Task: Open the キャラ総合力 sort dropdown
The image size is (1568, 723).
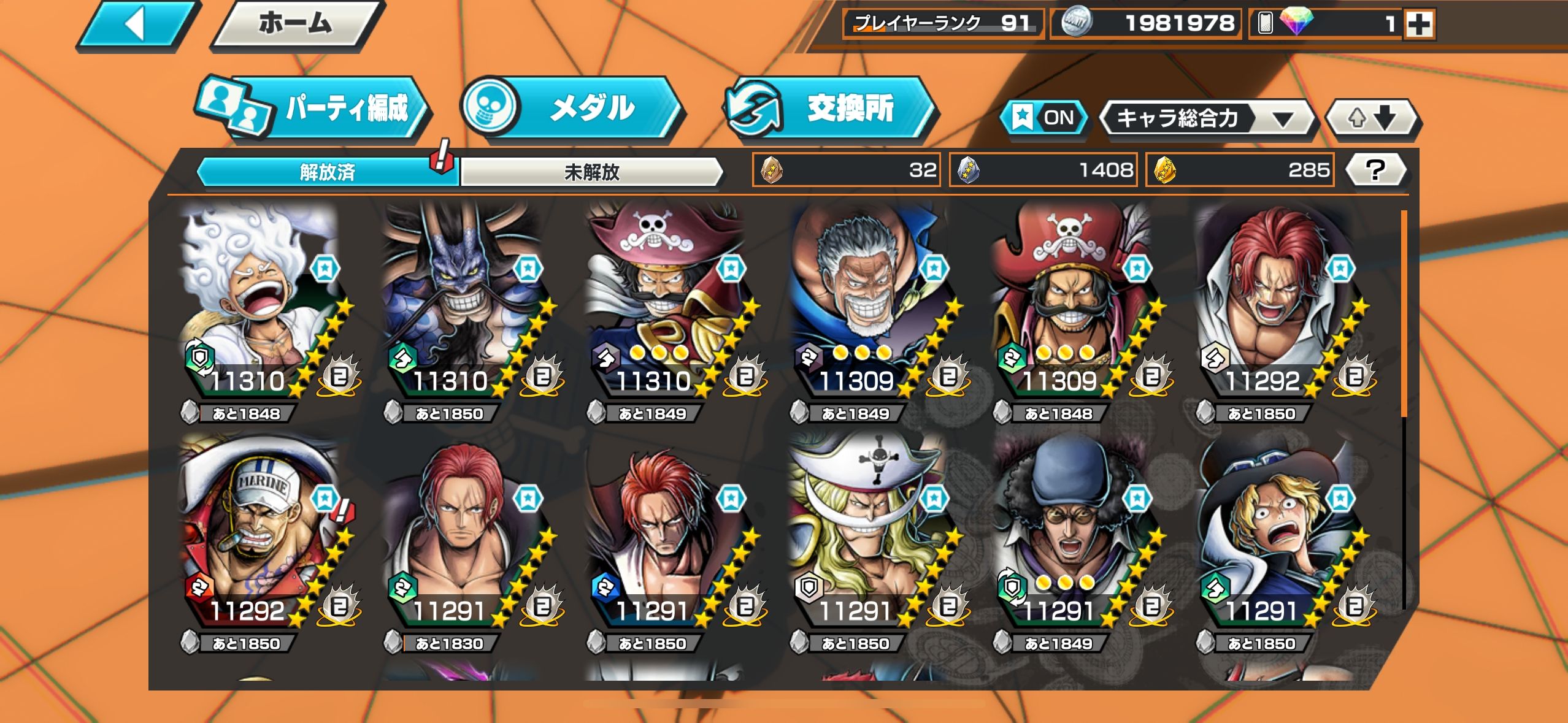Action: [x=1206, y=118]
